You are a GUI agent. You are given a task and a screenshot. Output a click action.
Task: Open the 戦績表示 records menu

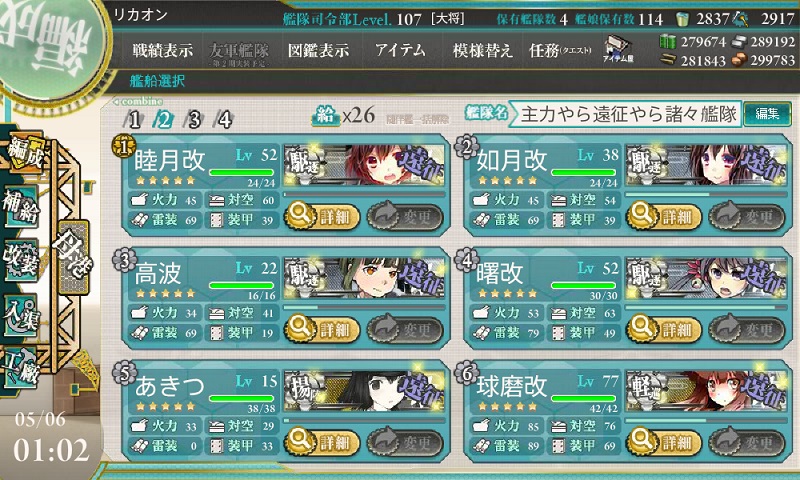tap(163, 50)
